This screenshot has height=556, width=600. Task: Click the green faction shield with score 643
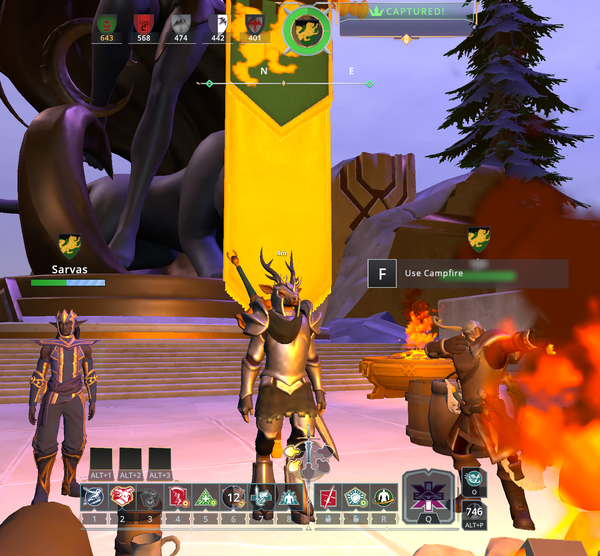[107, 24]
